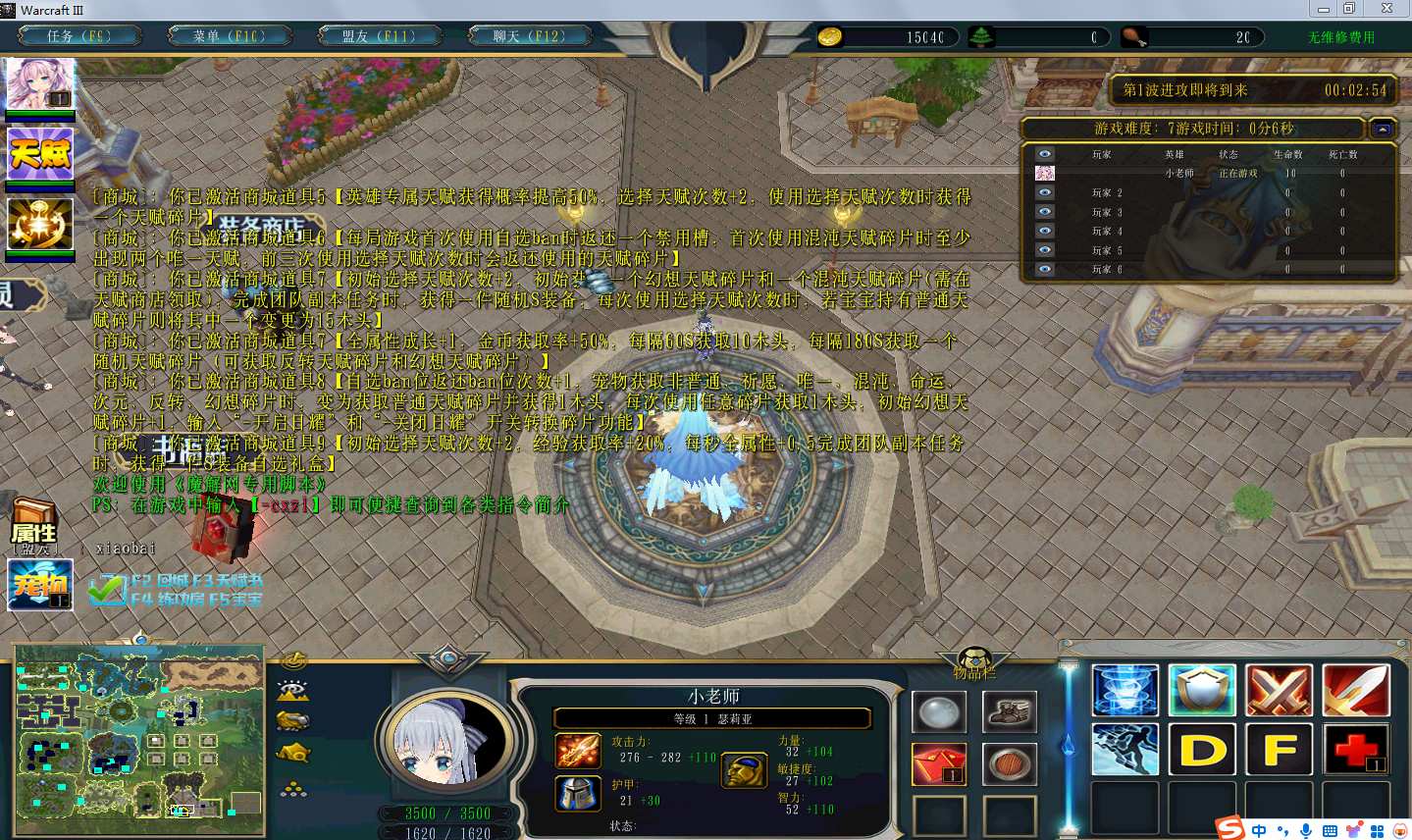The width and height of the screenshot is (1412, 840).
Task: Select the round wooden shield item
Action: click(1010, 764)
